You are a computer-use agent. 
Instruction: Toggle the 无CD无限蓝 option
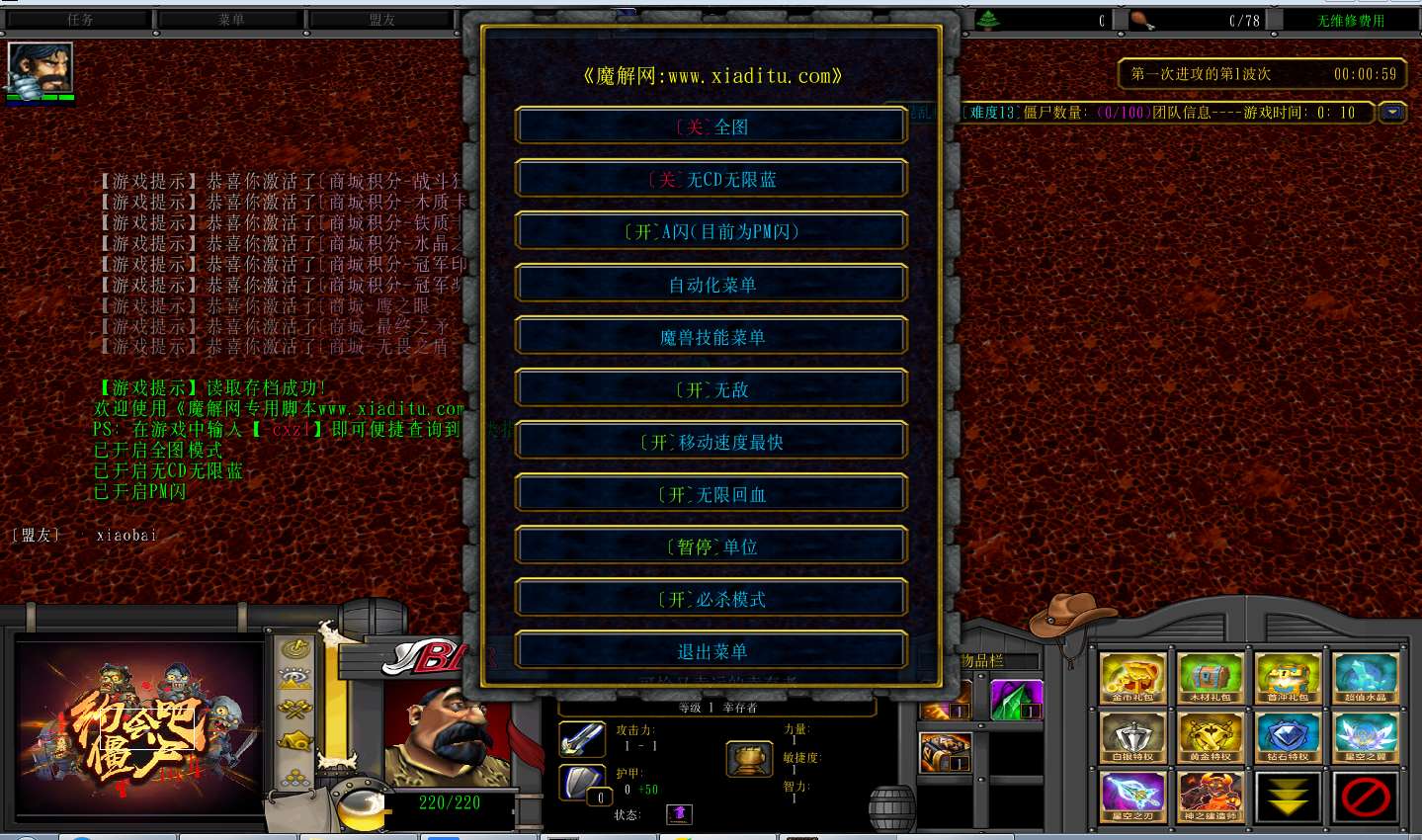pos(711,179)
